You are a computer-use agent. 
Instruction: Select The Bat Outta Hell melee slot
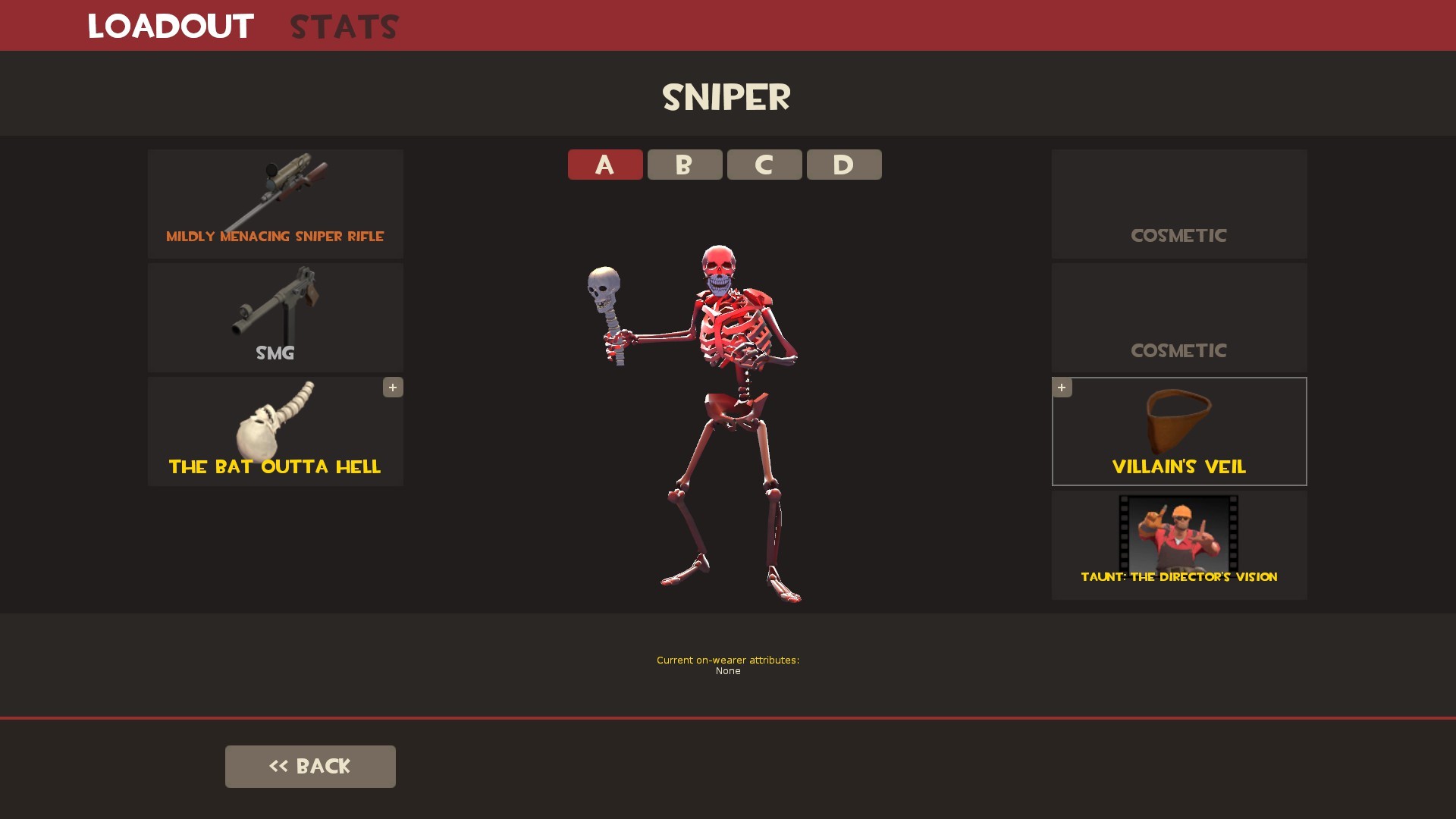(x=275, y=431)
